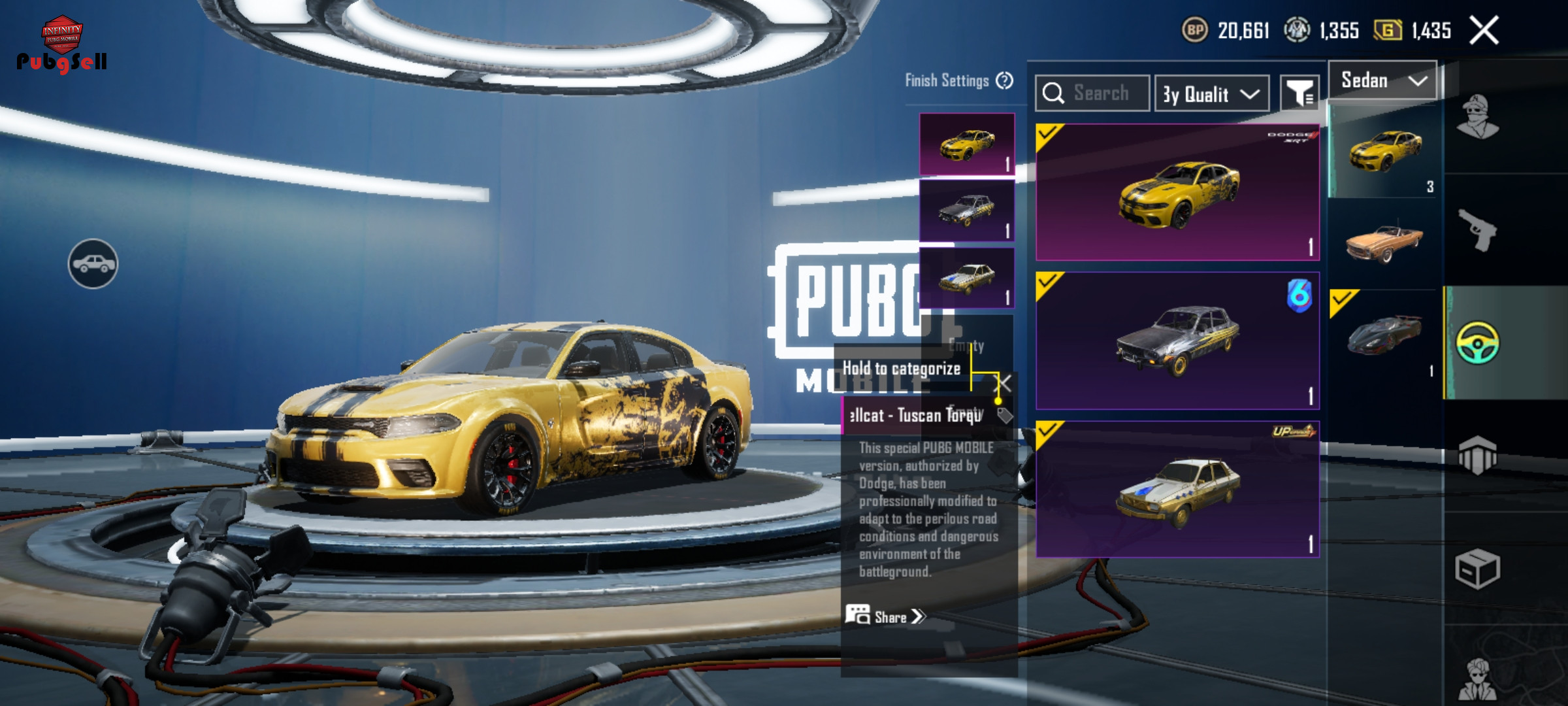Click the G gold currency icon

(1388, 31)
